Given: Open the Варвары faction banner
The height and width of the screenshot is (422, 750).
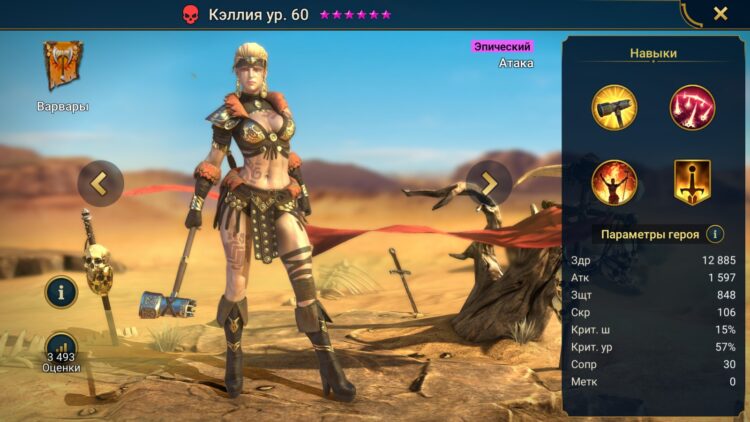Looking at the screenshot, I should (62, 67).
